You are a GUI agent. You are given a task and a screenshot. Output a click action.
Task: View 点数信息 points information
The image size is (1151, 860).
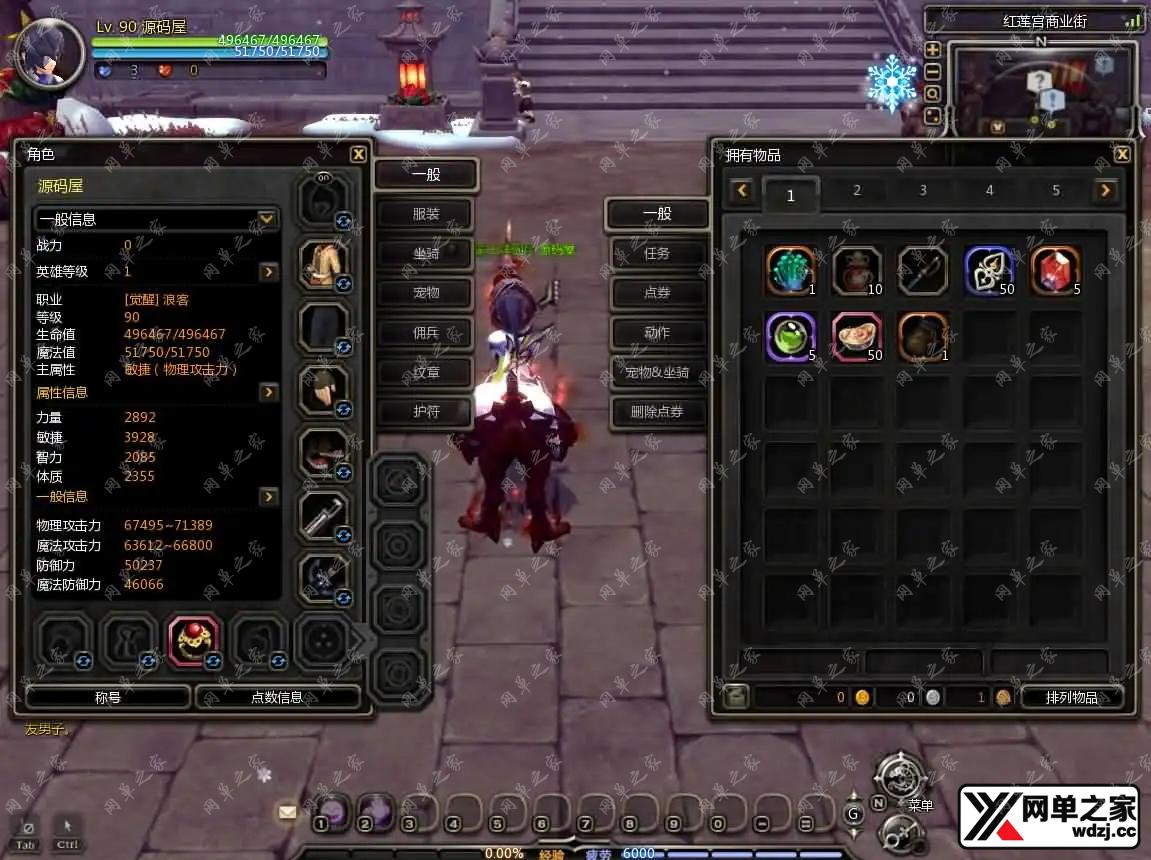point(277,697)
